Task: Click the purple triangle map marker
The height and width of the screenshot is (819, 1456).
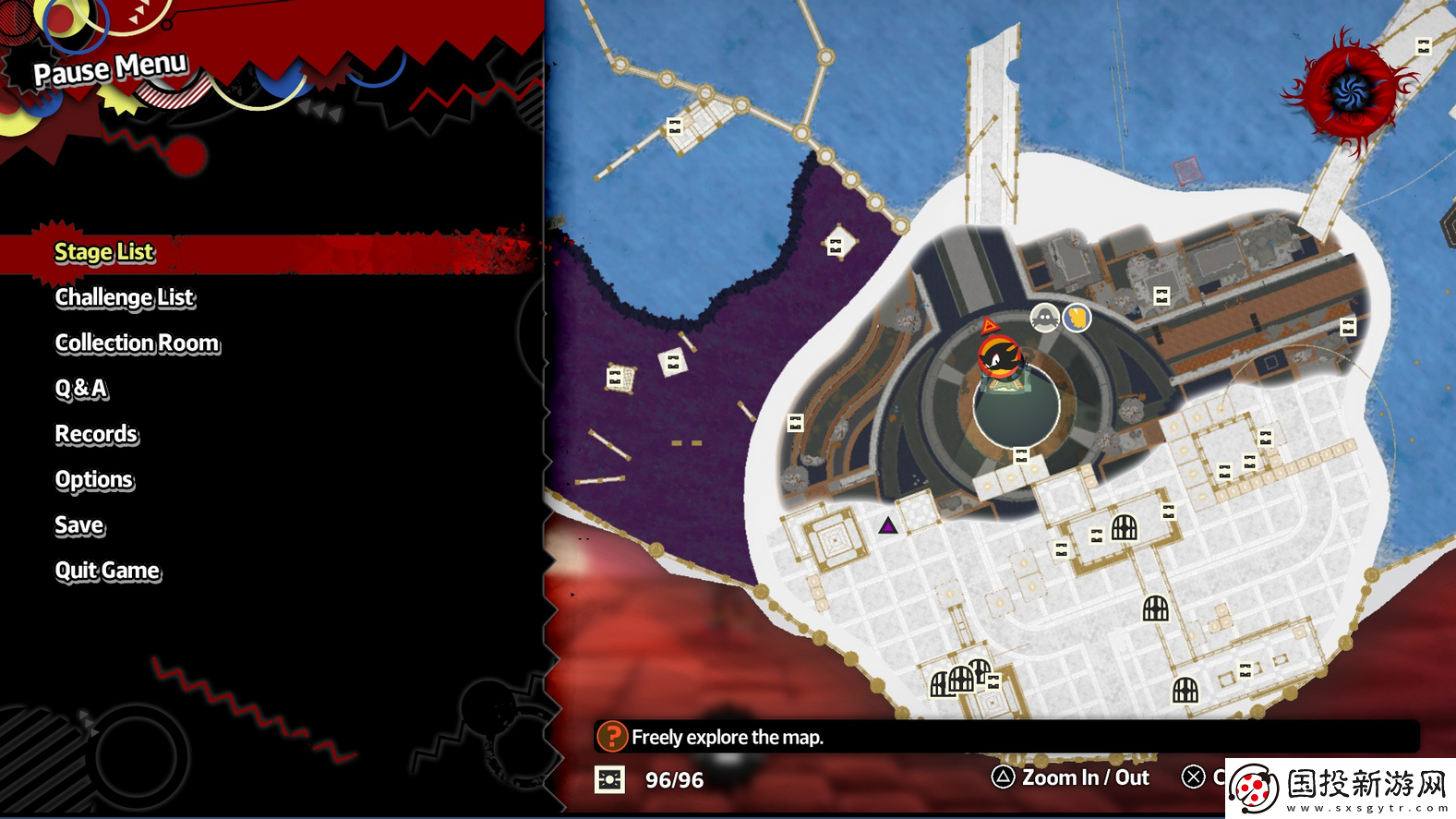Action: point(887,525)
